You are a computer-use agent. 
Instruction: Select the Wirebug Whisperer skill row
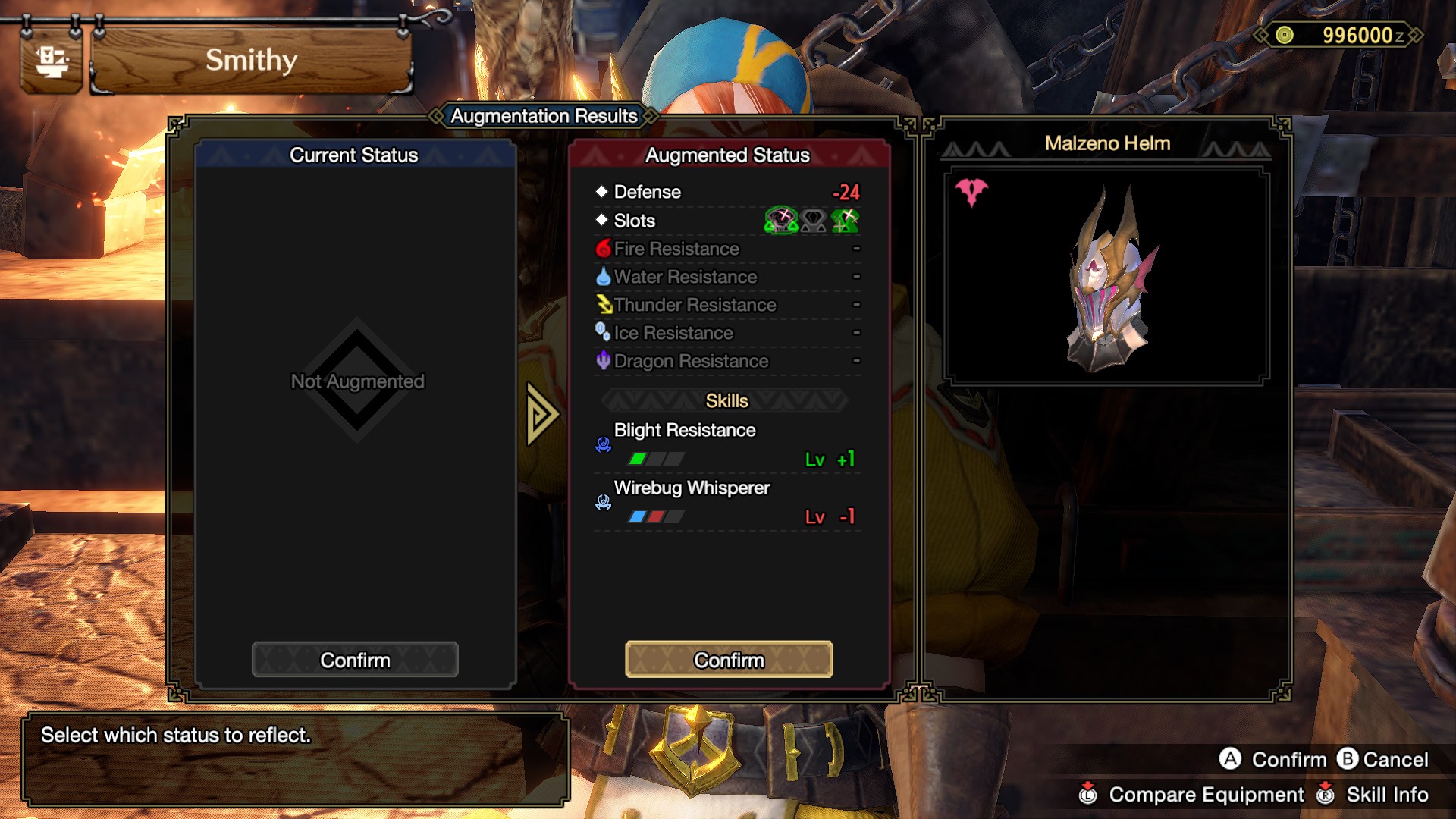pyautogui.click(x=728, y=502)
